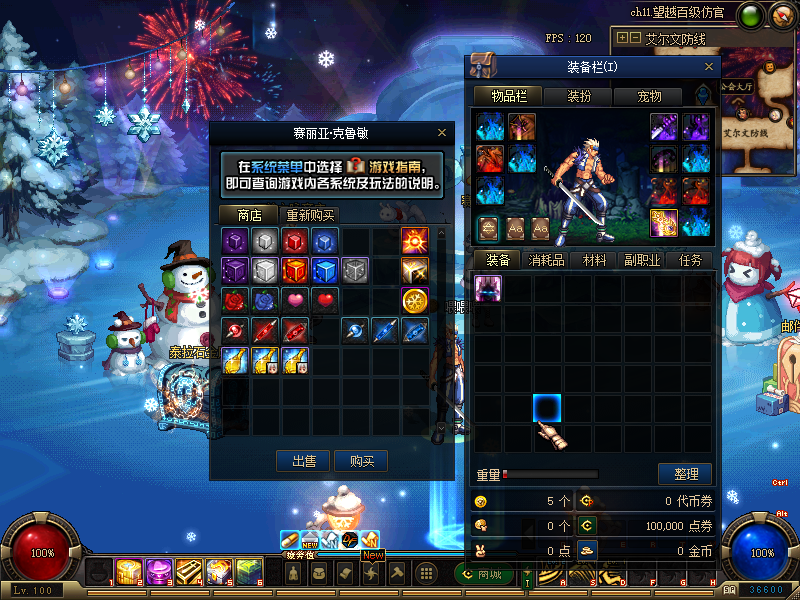Viewport: 800px width, 600px height.
Task: Select the purple armor item in inventory
Action: point(487,289)
